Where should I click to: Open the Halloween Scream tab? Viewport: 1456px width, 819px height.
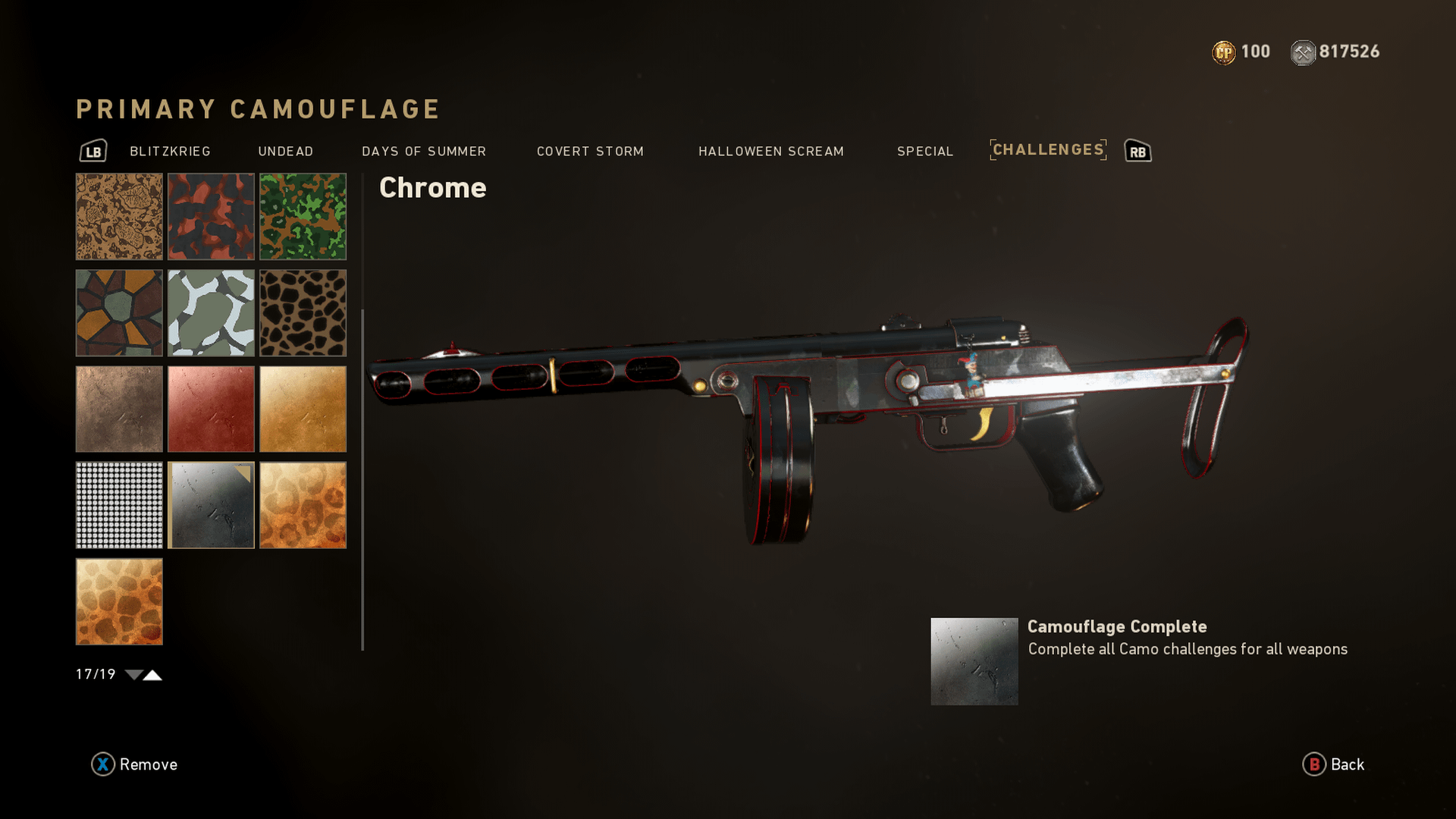[770, 152]
